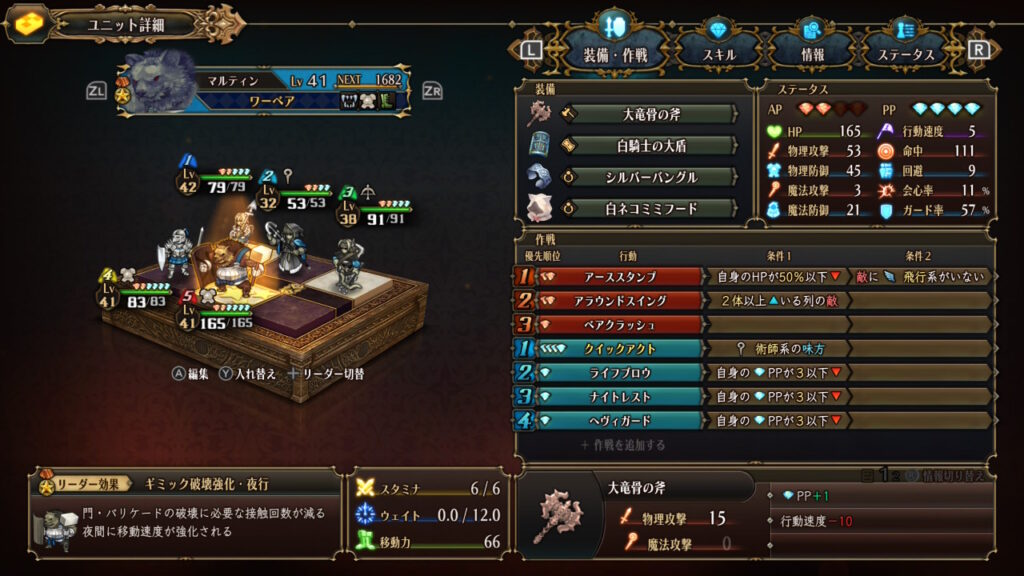The width and height of the screenshot is (1024, 576).
Task: Select the アーススタンプ tactic row
Action: click(x=618, y=277)
